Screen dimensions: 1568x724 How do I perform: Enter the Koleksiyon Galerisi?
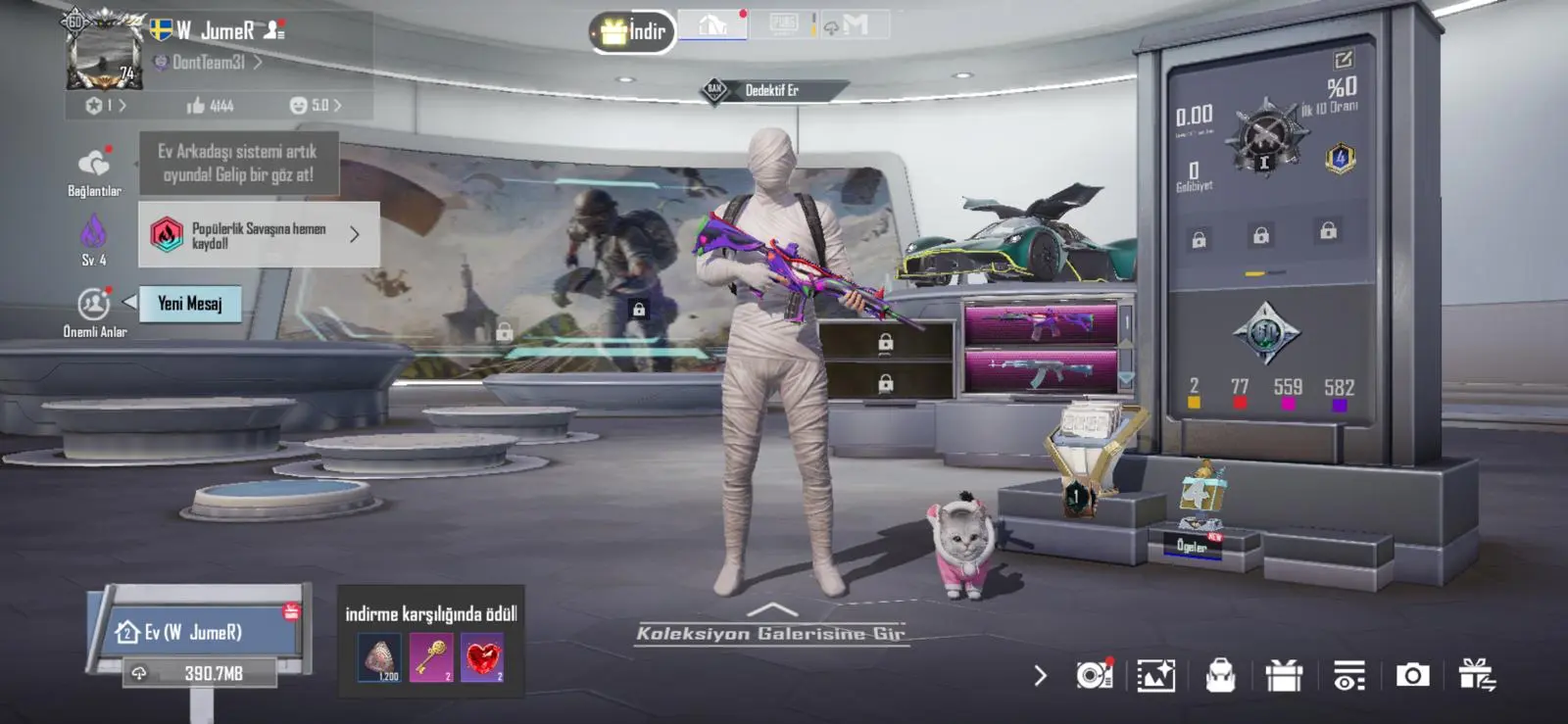point(771,627)
